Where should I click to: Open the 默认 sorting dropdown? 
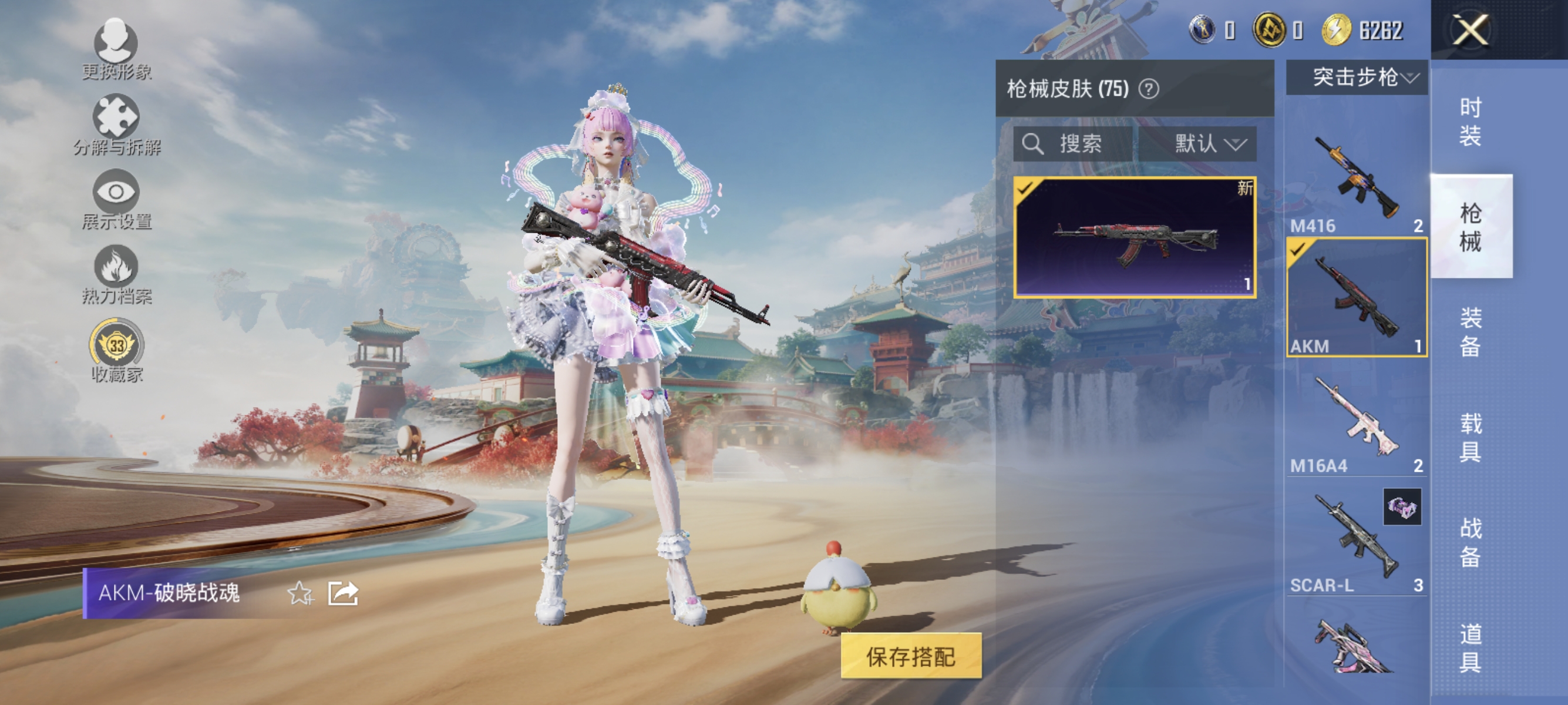[1199, 145]
